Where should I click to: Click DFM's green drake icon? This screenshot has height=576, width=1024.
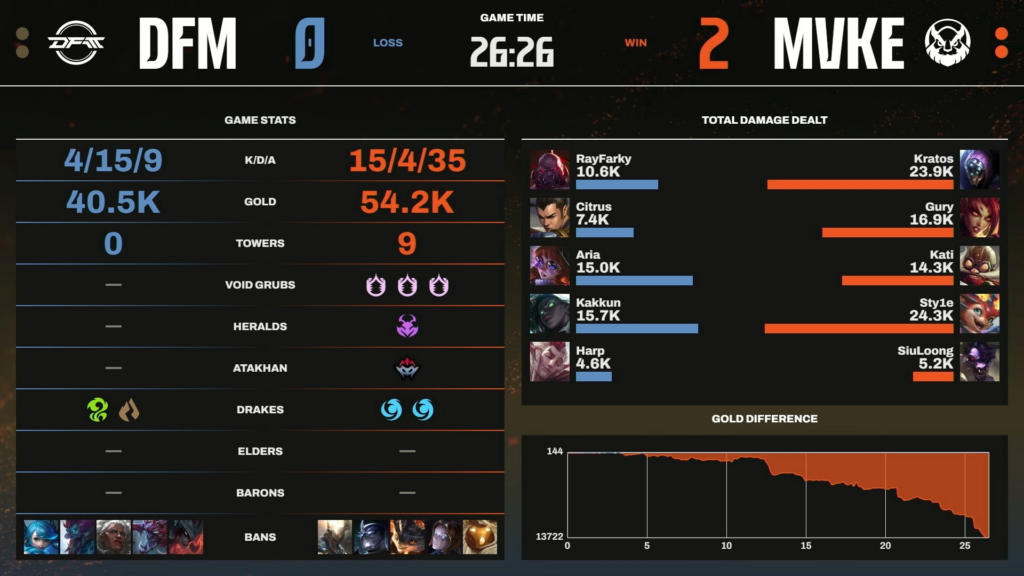click(97, 409)
